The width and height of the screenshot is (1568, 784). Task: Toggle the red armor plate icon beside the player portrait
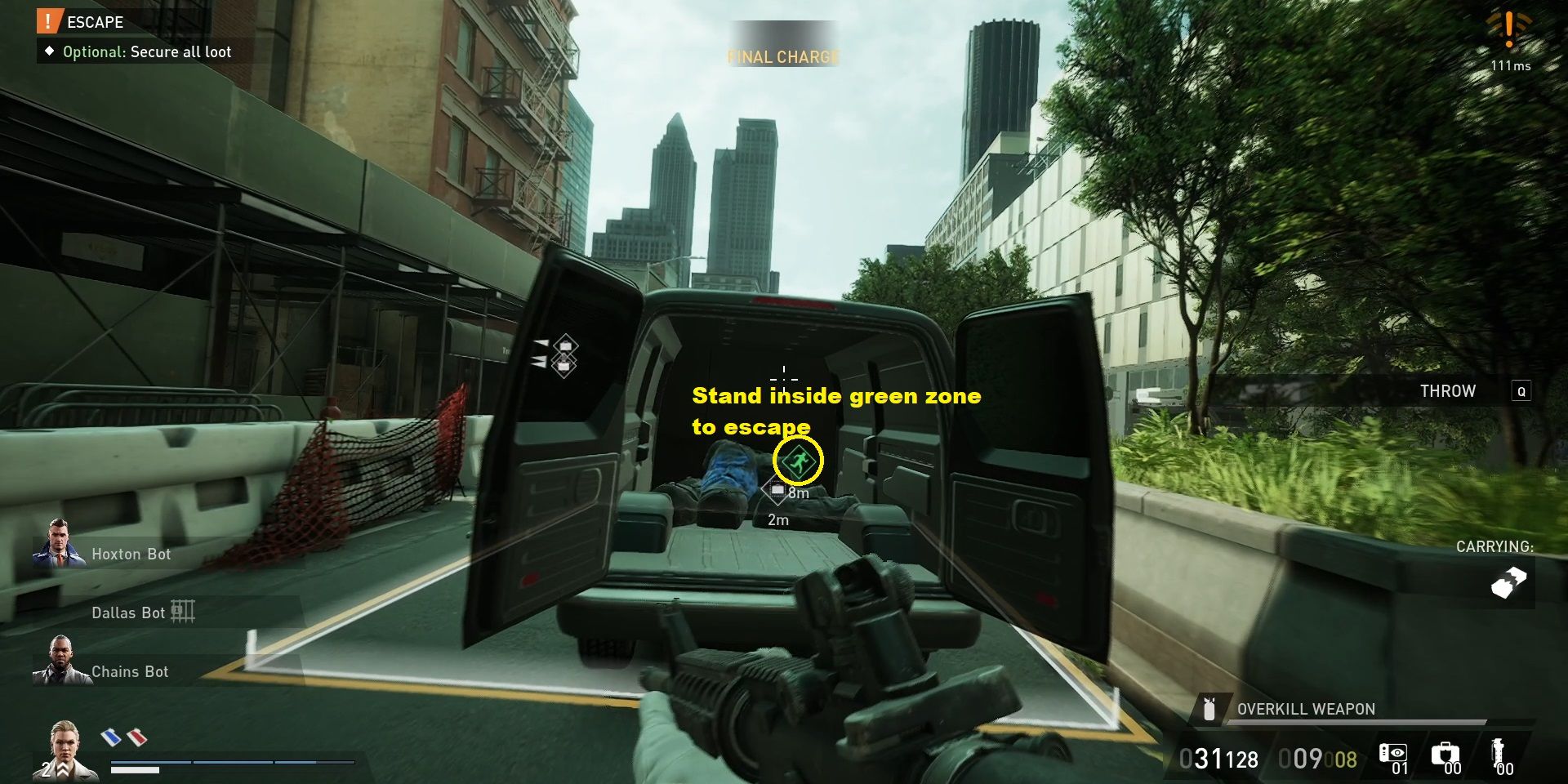coord(136,737)
